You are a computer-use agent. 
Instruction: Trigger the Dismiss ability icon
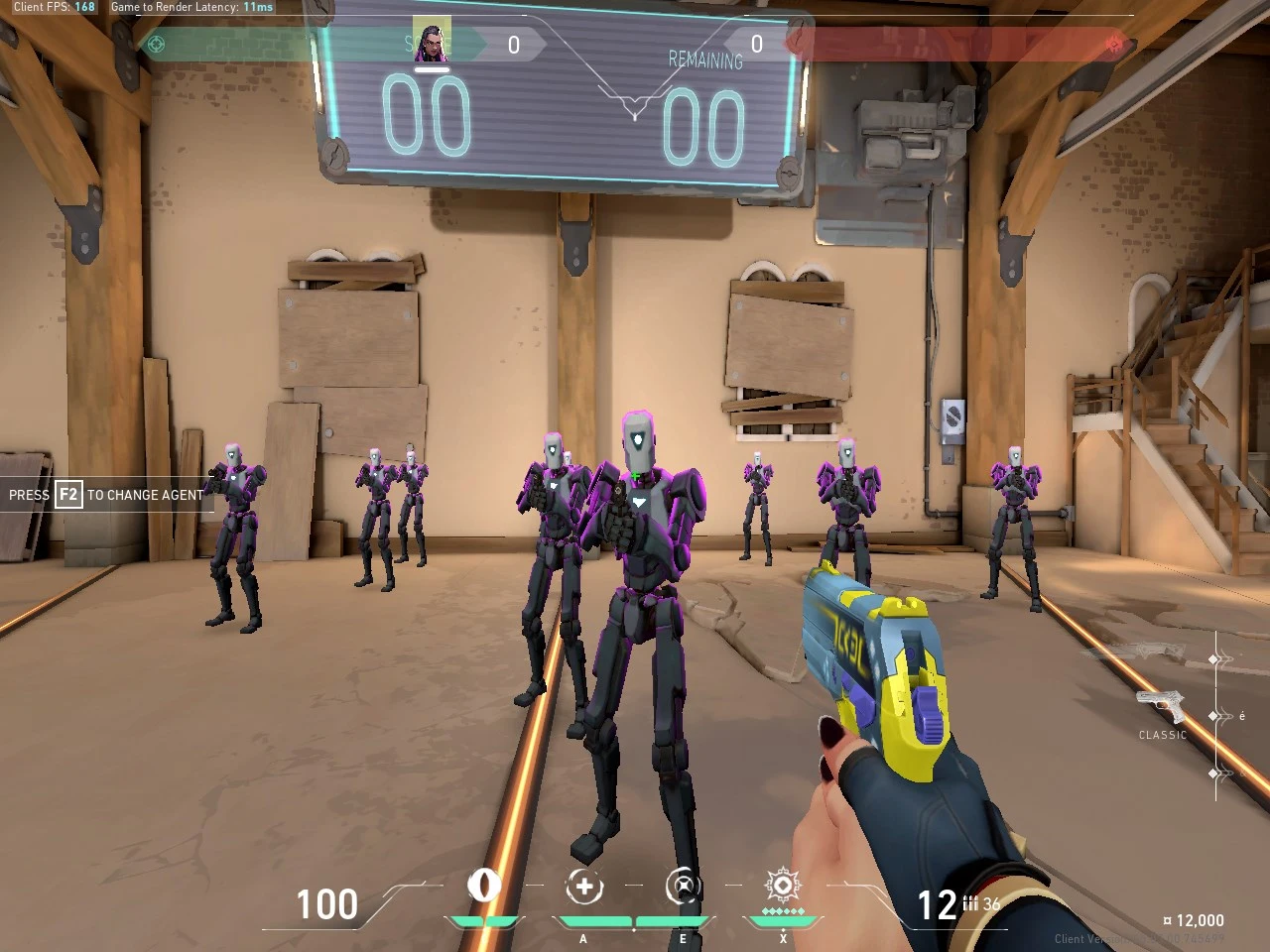[683, 887]
